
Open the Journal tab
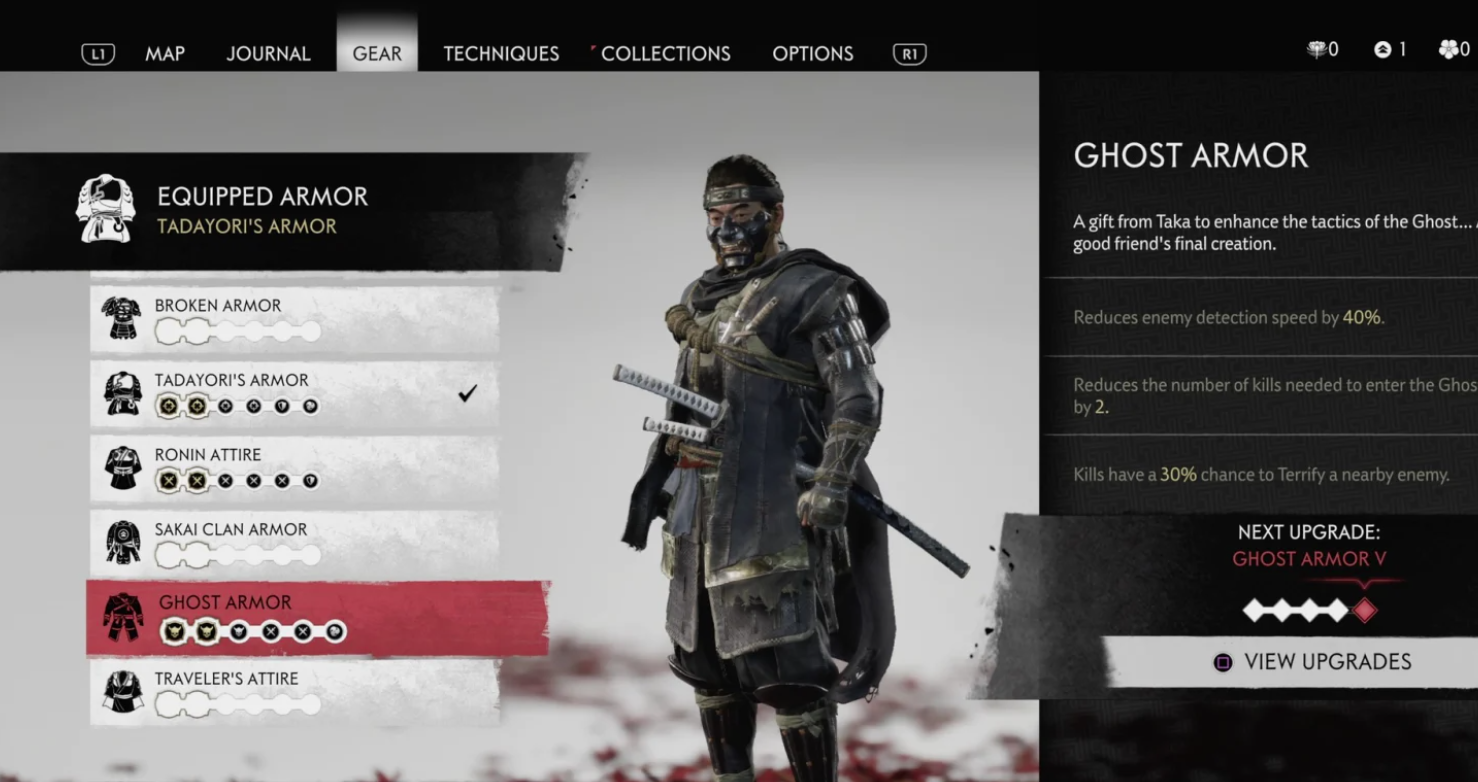pyautogui.click(x=268, y=54)
